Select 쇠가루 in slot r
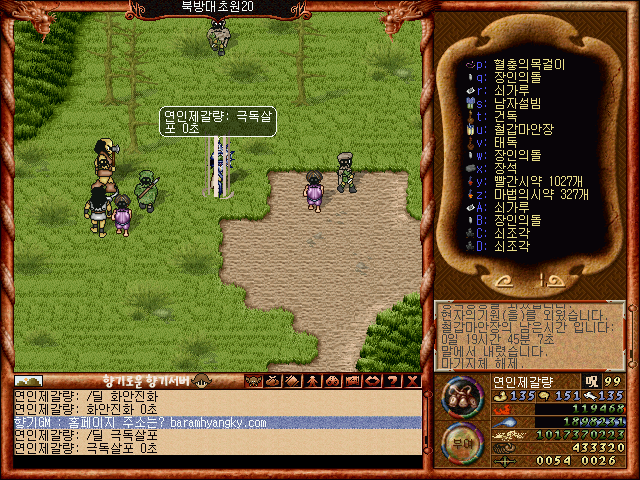The width and height of the screenshot is (640, 480). tap(510, 89)
